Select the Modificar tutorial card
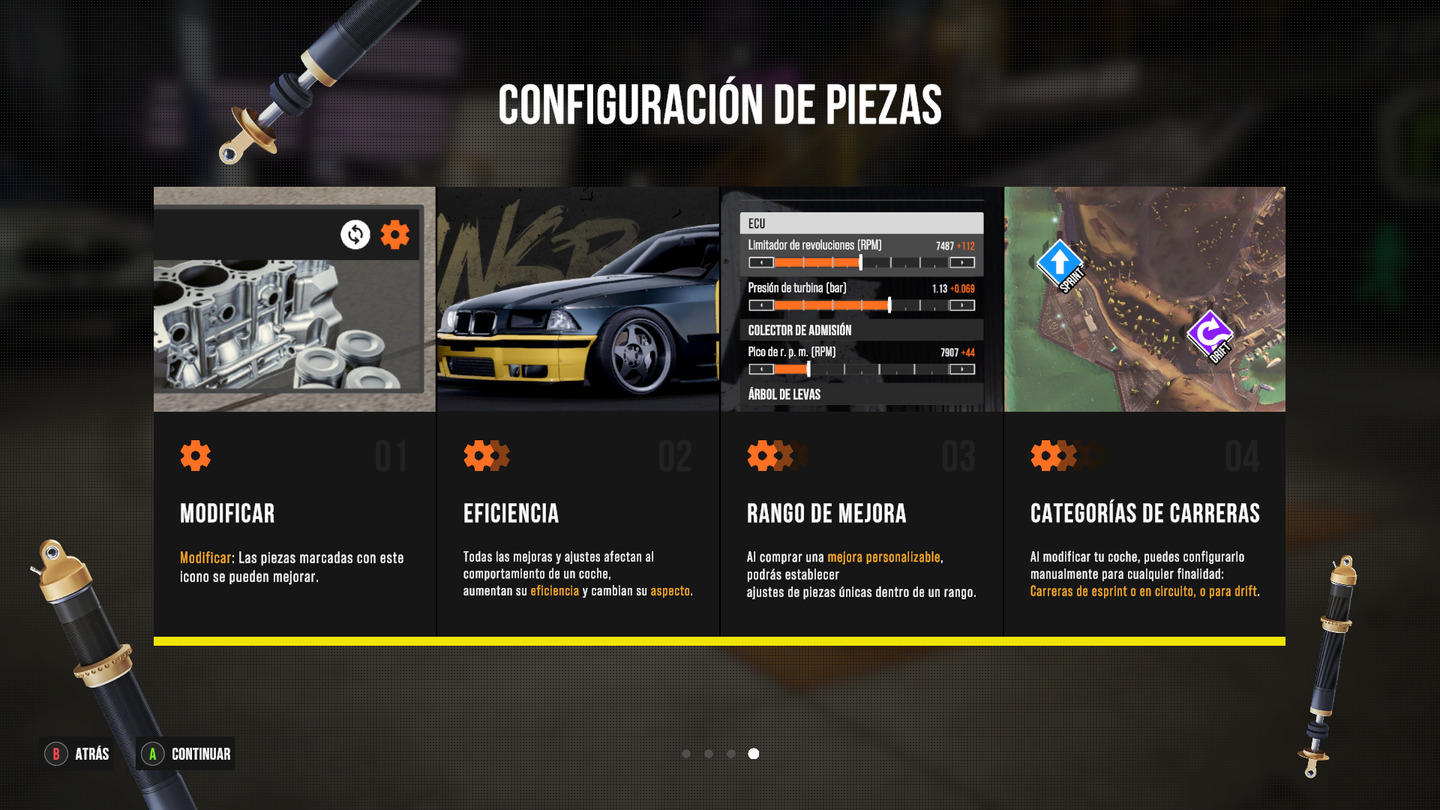This screenshot has height=810, width=1440. coord(294,410)
